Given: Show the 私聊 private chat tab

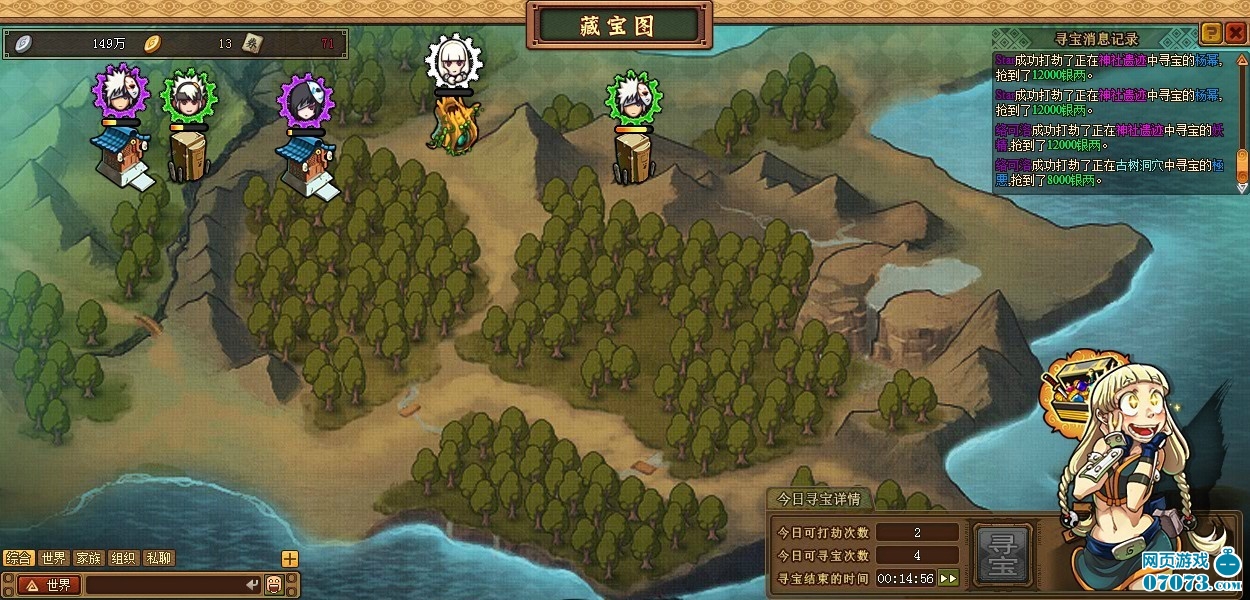Looking at the screenshot, I should 159,558.
